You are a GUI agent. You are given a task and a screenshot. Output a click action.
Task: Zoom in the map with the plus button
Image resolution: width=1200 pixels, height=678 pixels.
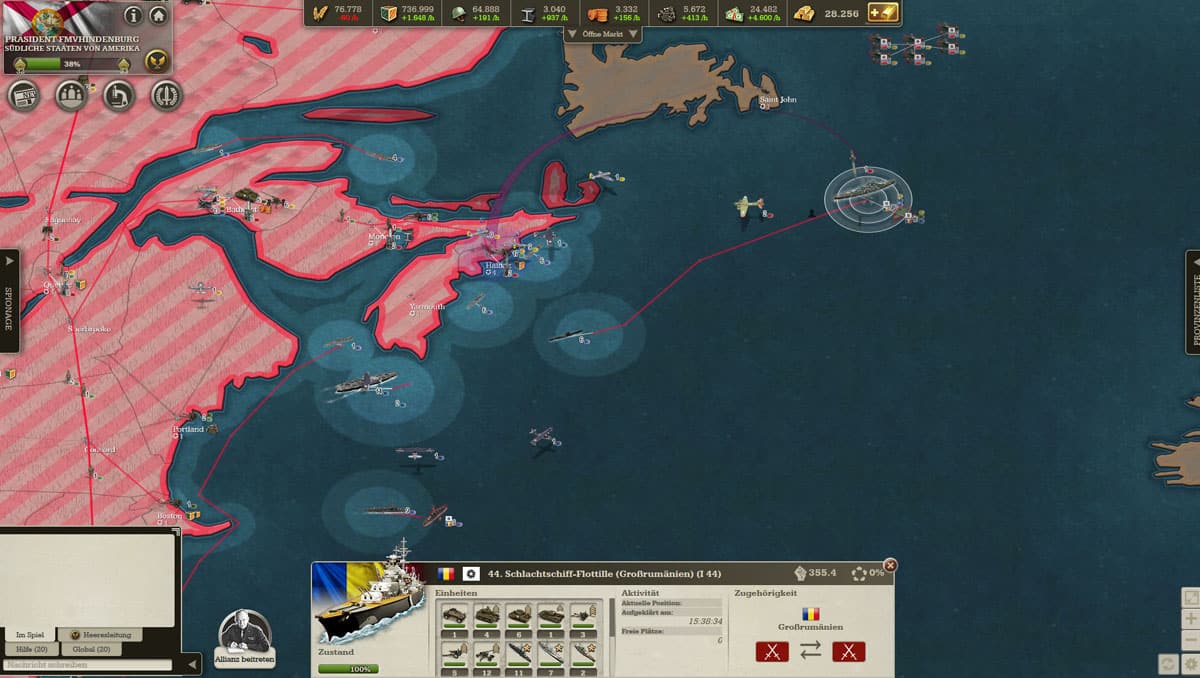point(1191,620)
